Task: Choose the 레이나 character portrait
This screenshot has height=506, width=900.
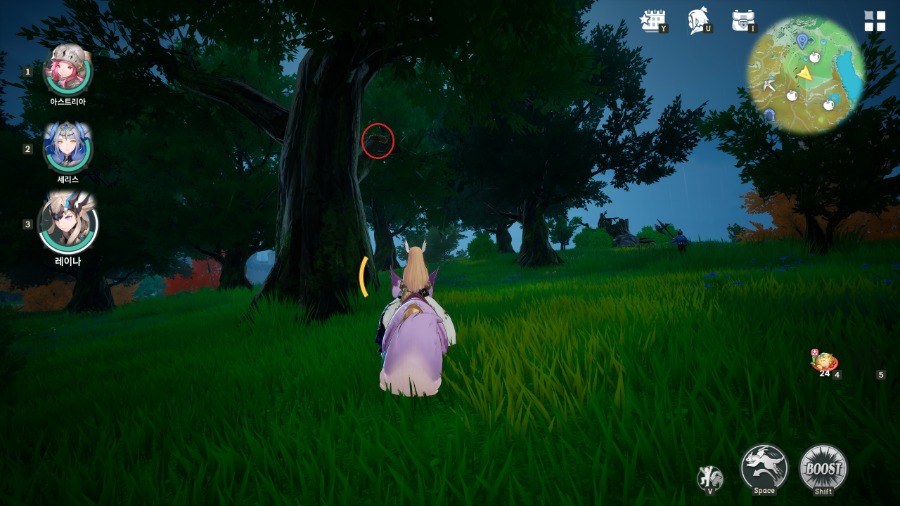Action: point(68,223)
